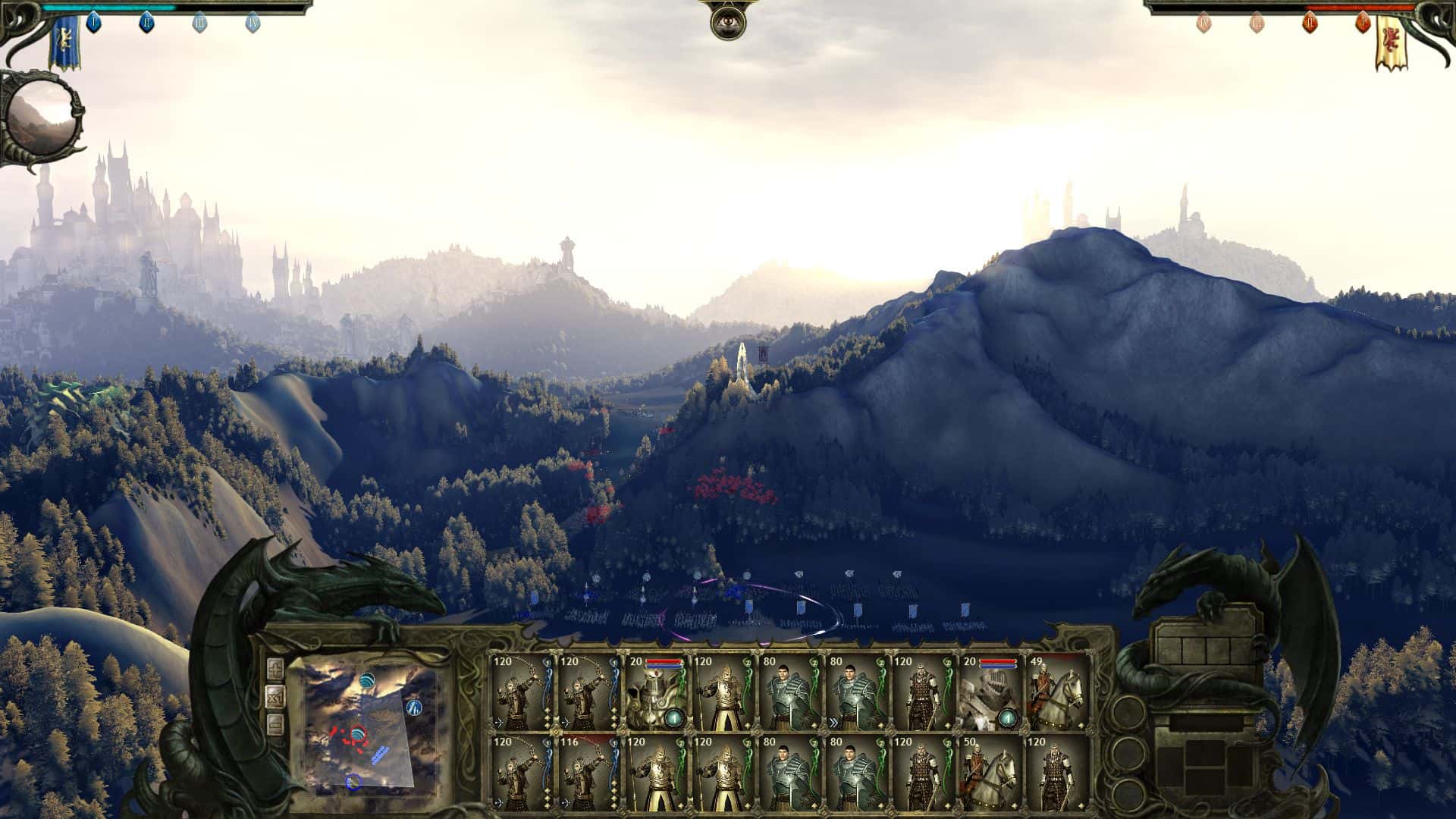Toggle allied marker I on the top-left bar
The width and height of the screenshot is (1456, 819).
tap(94, 23)
